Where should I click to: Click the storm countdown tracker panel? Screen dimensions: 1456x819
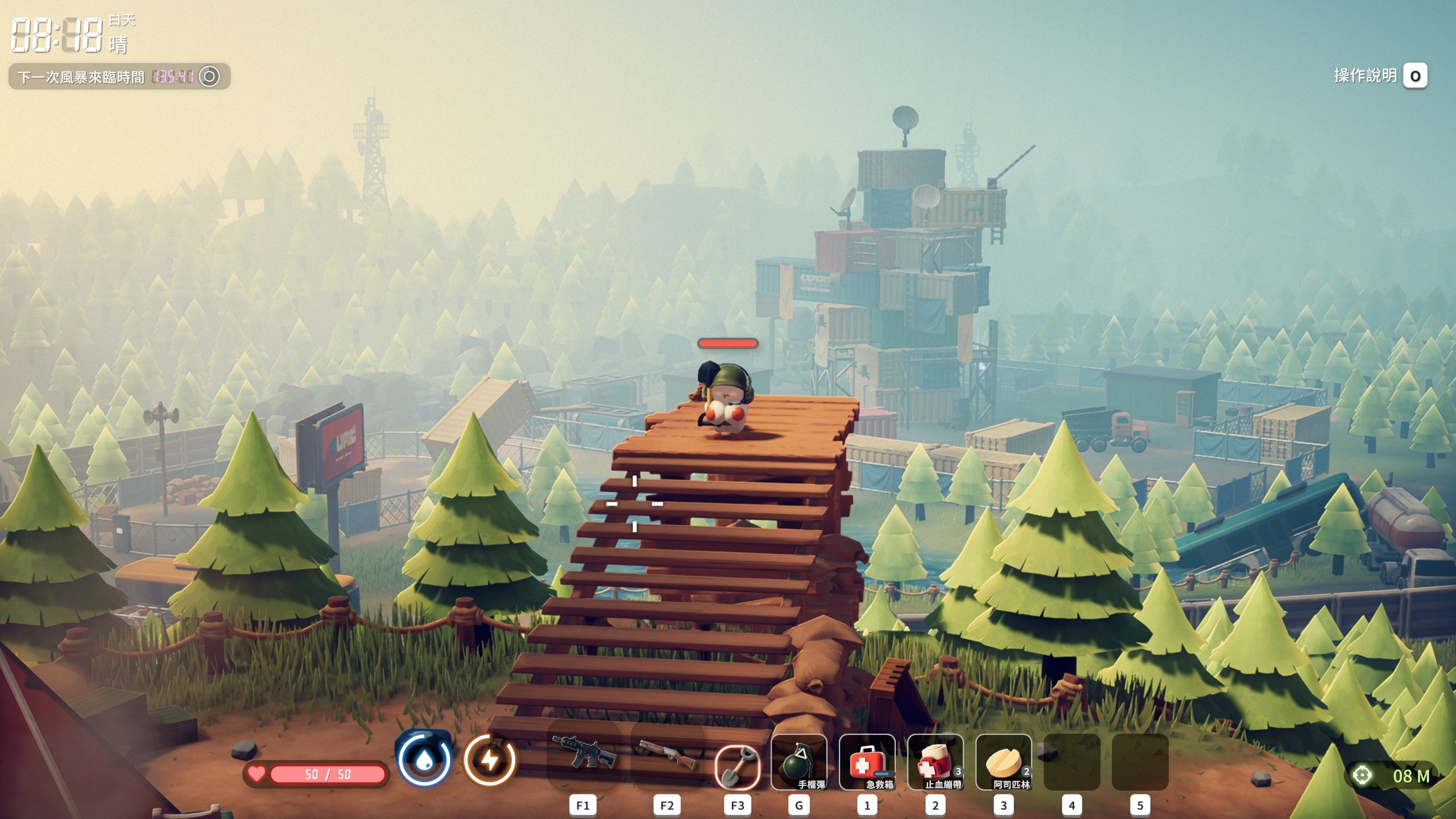pos(119,76)
